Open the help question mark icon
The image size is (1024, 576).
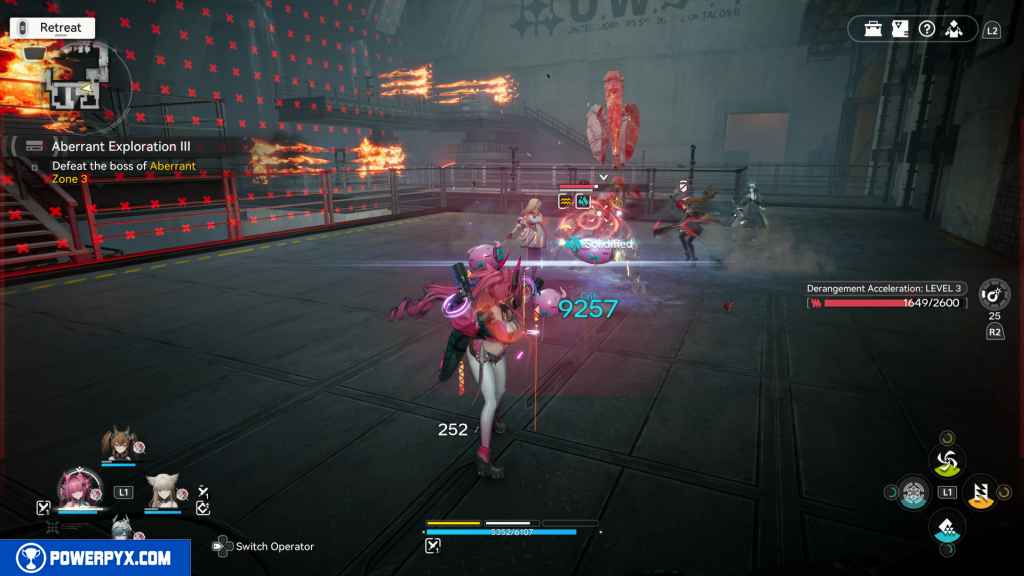pos(925,29)
